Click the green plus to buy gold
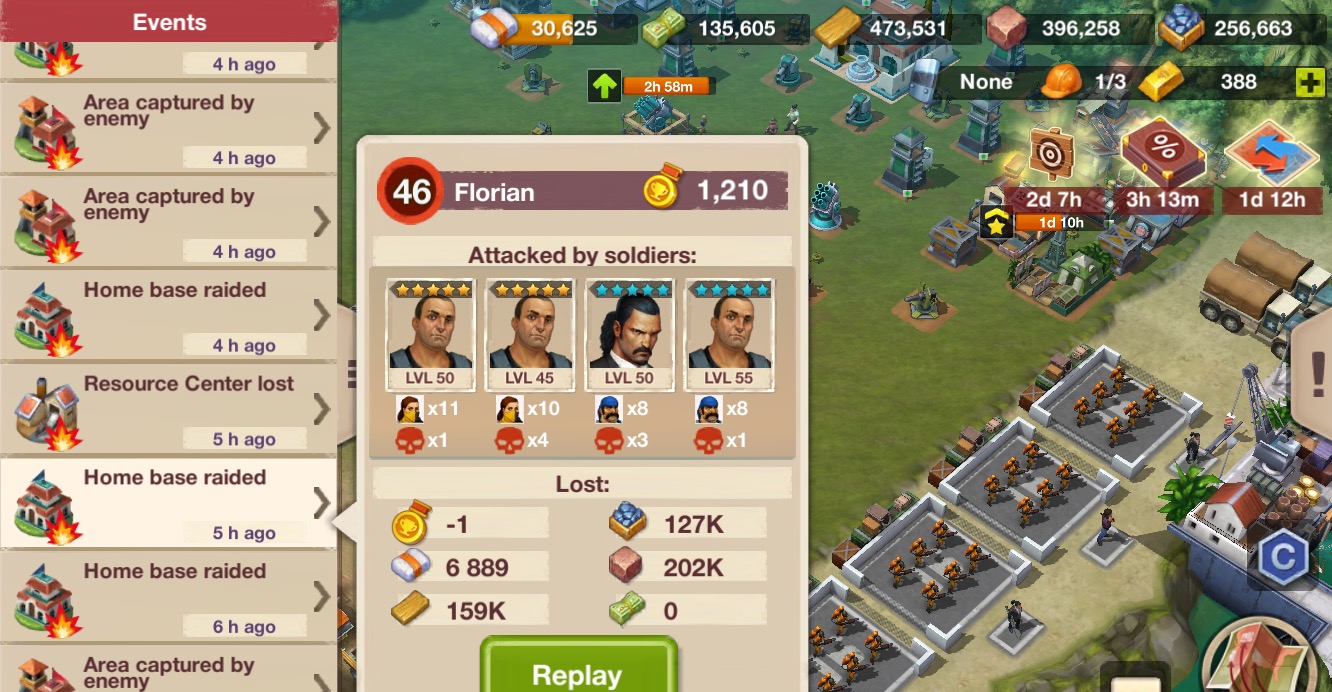The width and height of the screenshot is (1332, 692). click(1310, 82)
